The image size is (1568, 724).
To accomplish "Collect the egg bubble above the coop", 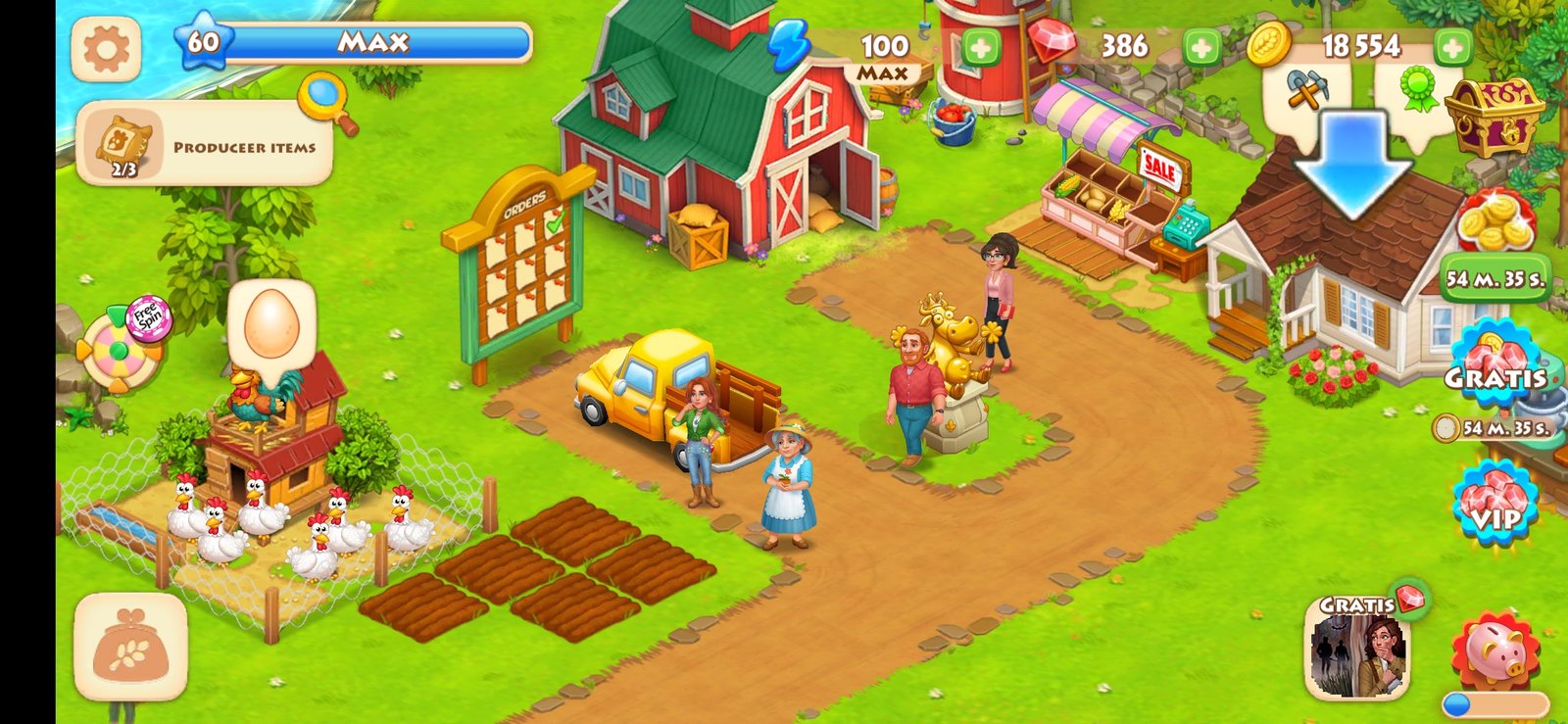I will coord(271,324).
